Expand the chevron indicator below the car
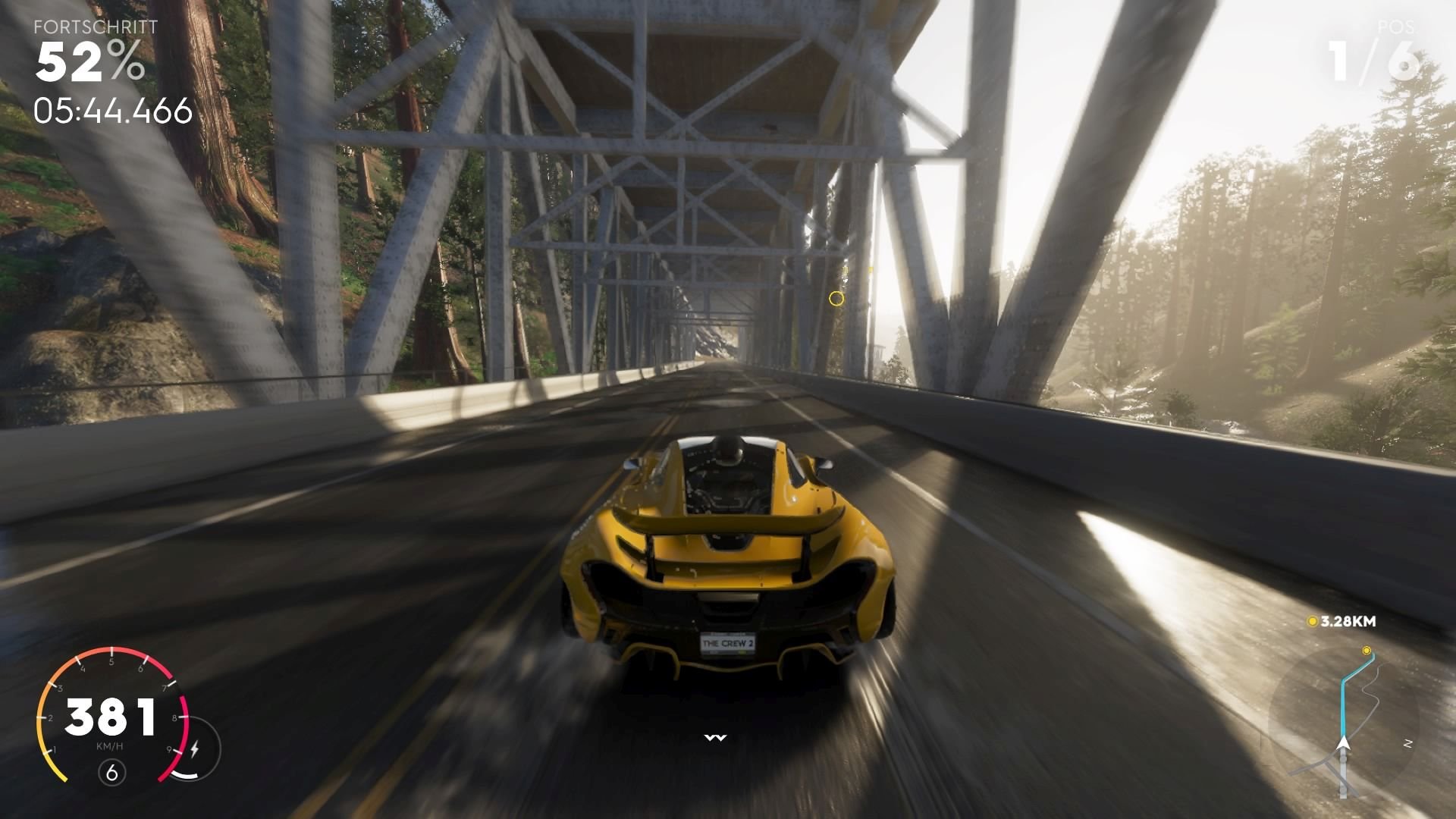This screenshot has width=1456, height=819. (x=716, y=736)
